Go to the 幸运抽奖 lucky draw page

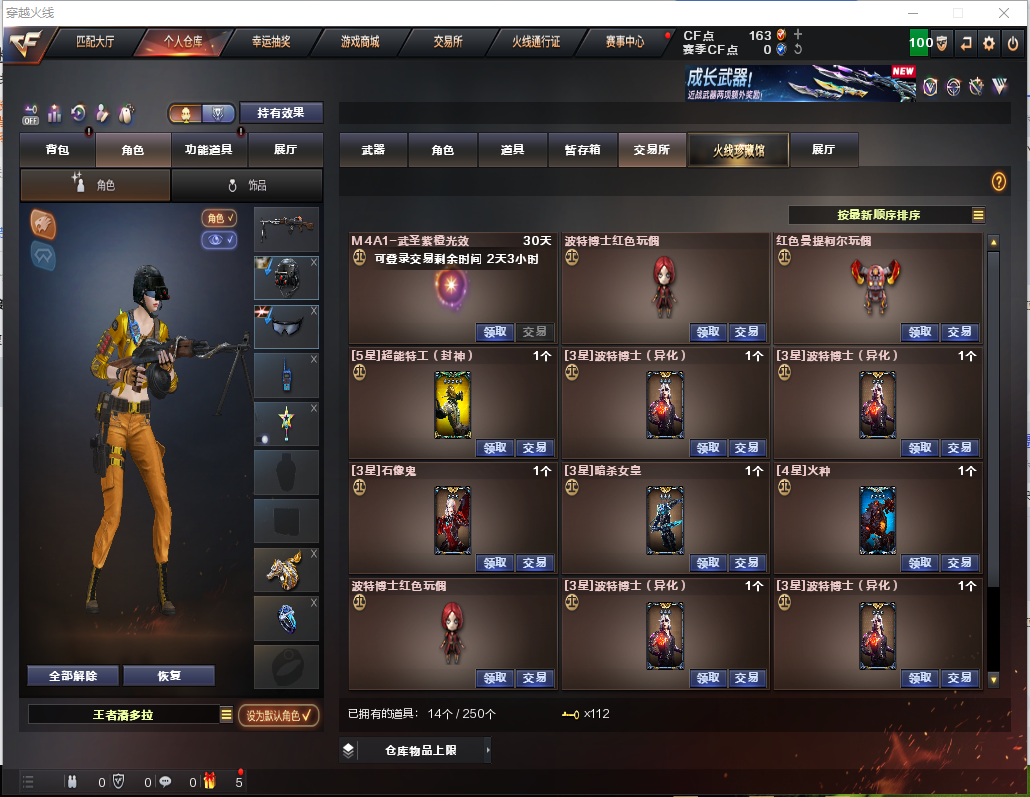coord(271,42)
